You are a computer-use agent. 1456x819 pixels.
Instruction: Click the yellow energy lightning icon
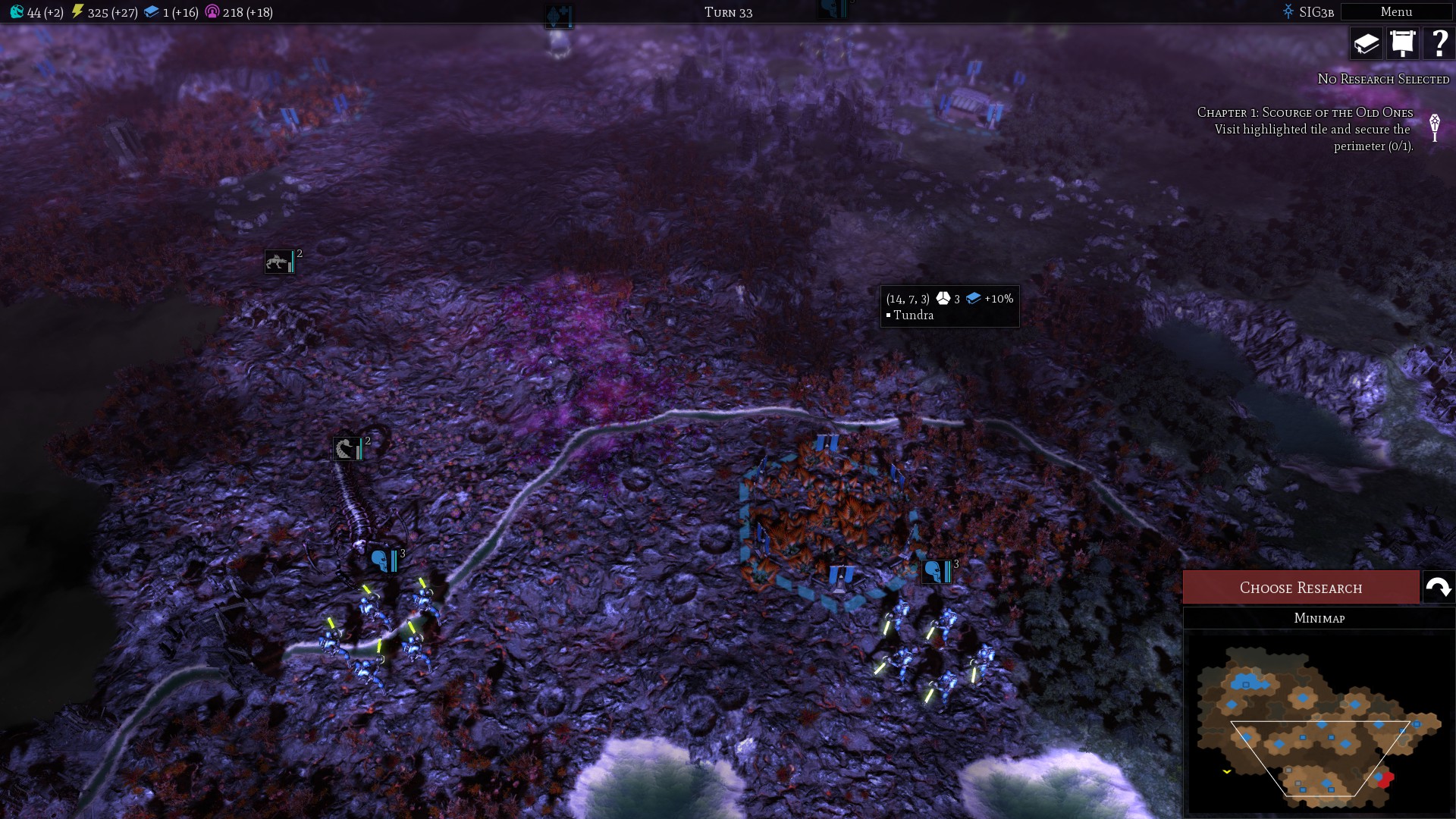pyautogui.click(x=79, y=11)
